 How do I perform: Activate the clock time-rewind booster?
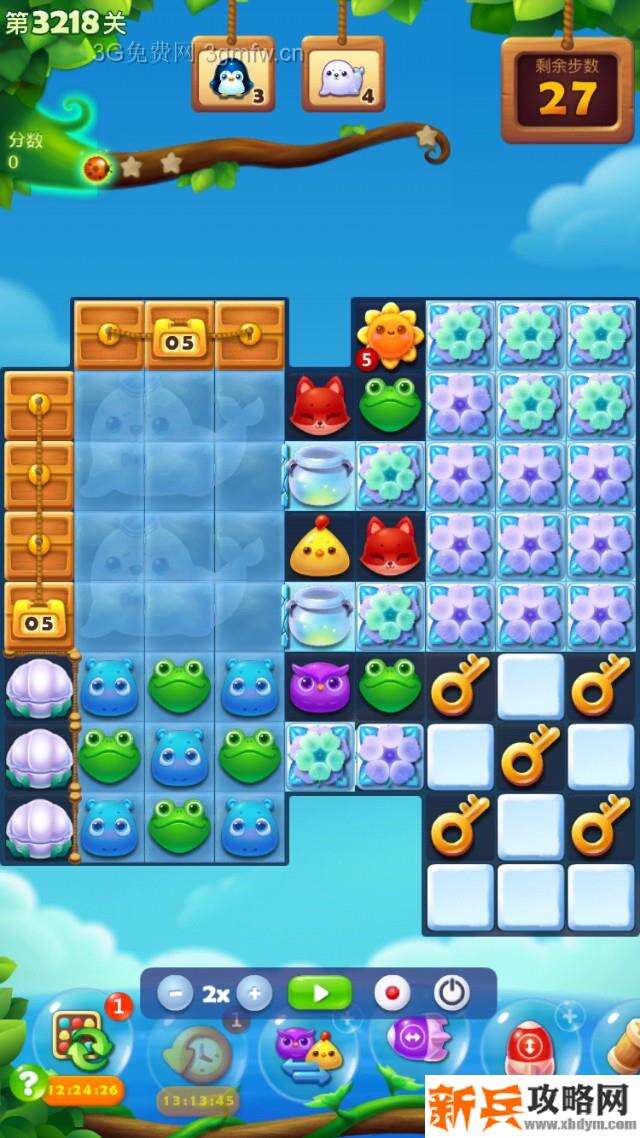tap(196, 1052)
